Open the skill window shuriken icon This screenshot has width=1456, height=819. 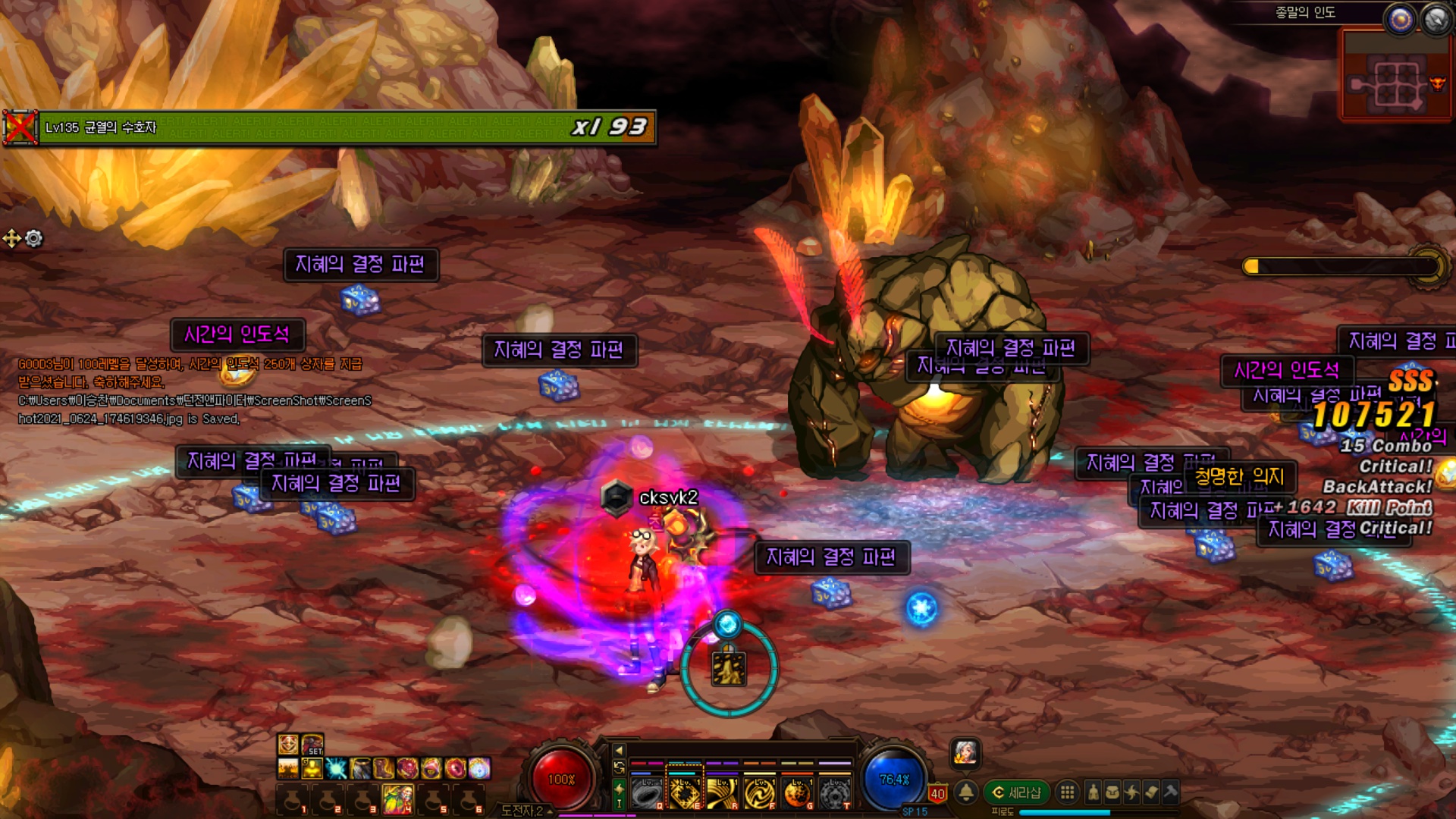(1132, 792)
